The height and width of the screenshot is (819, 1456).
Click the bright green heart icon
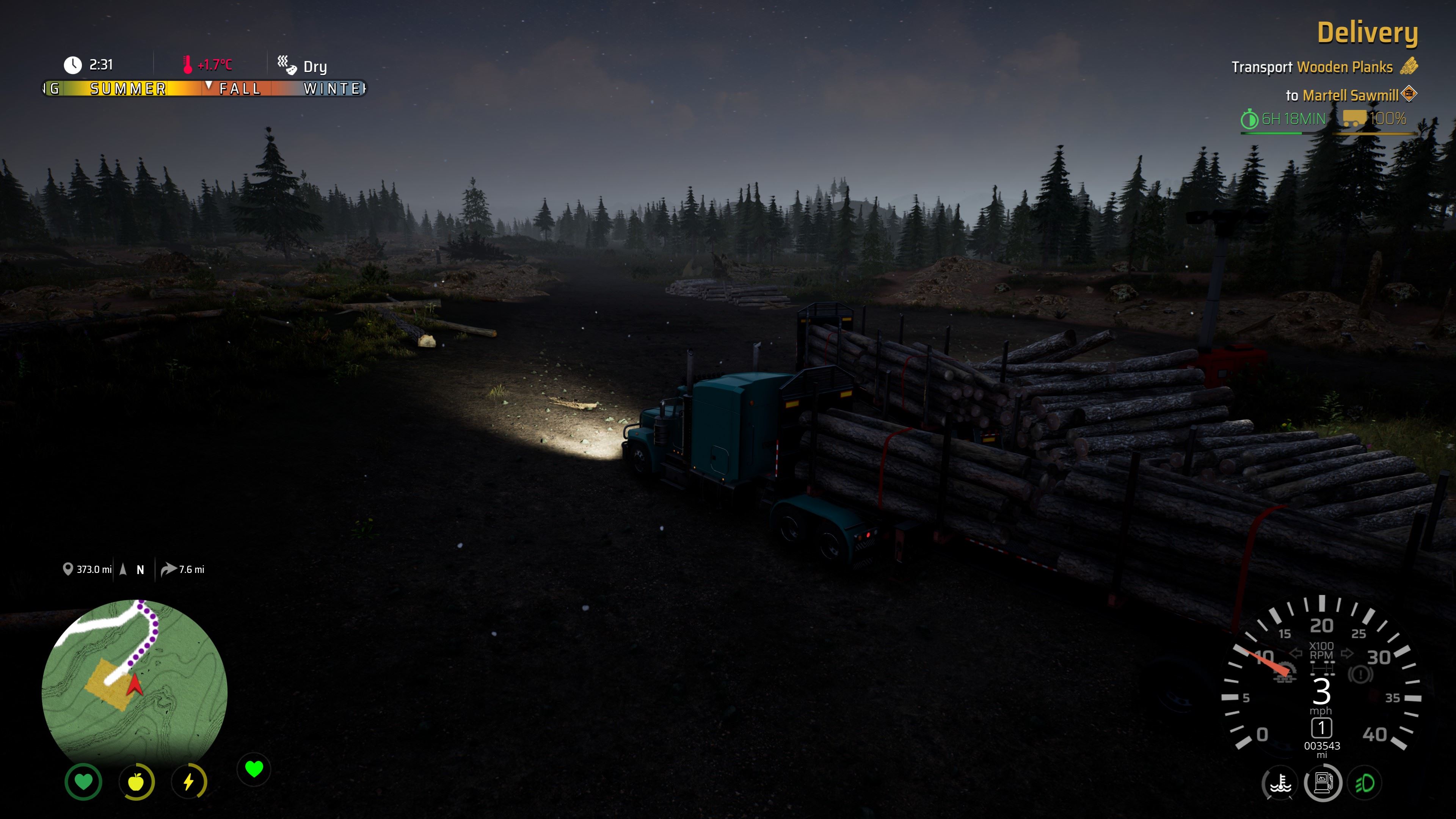click(x=254, y=769)
